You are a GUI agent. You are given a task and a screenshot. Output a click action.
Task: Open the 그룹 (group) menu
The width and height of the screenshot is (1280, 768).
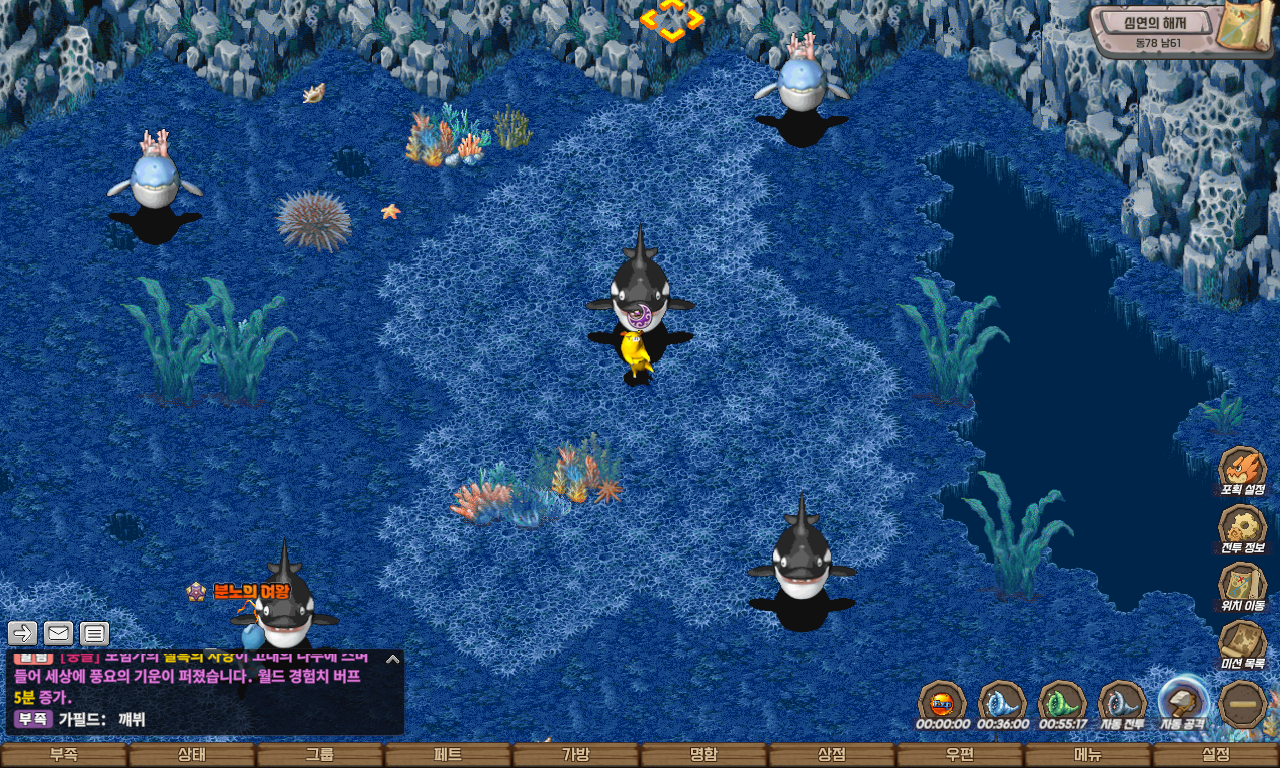[320, 755]
